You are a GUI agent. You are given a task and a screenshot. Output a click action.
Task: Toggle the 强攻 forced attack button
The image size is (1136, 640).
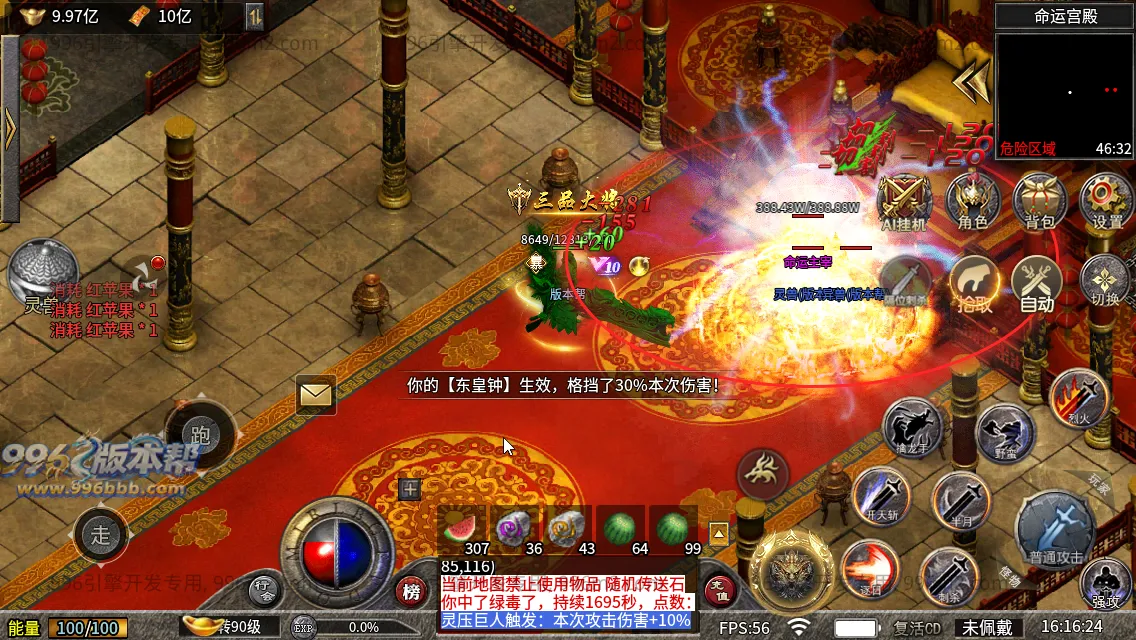(x=1106, y=585)
